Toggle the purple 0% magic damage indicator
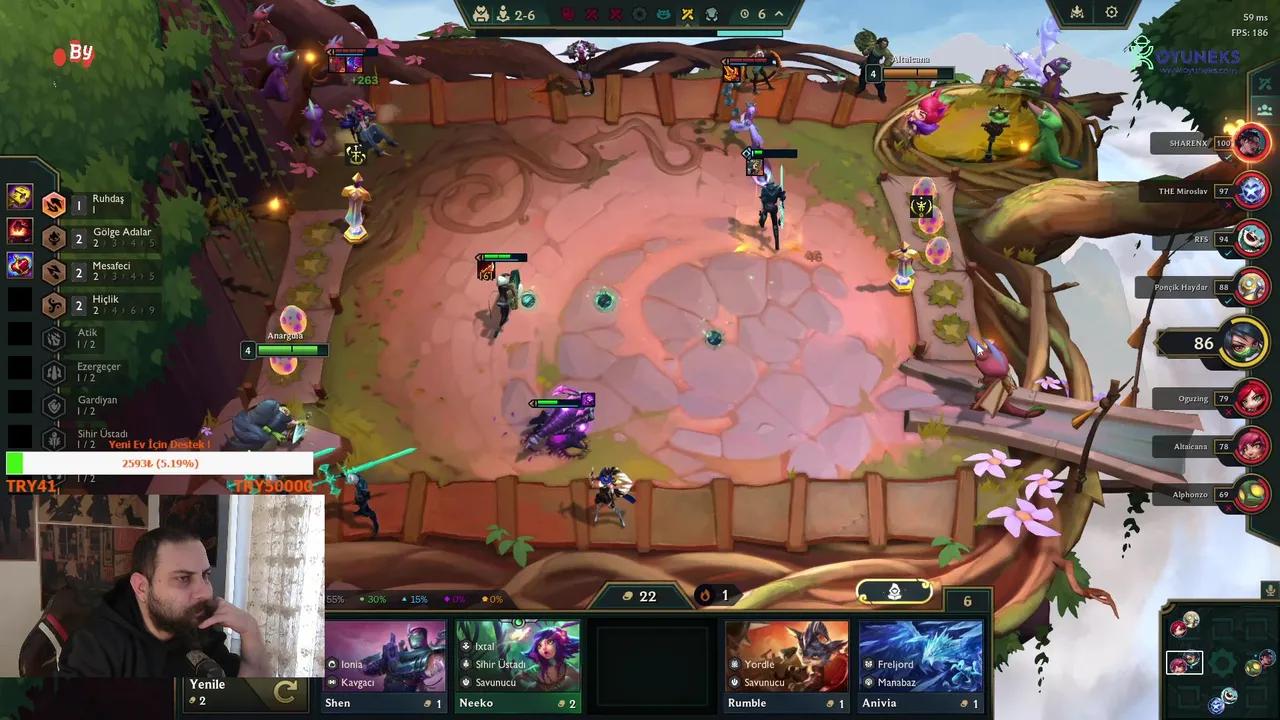The width and height of the screenshot is (1280, 720). [456, 599]
